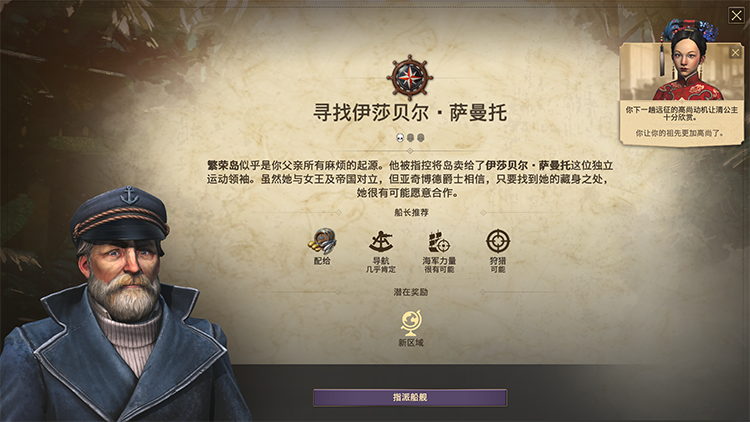Close the expedition window with the X
Image resolution: width=750 pixels, height=422 pixels.
[x=736, y=15]
